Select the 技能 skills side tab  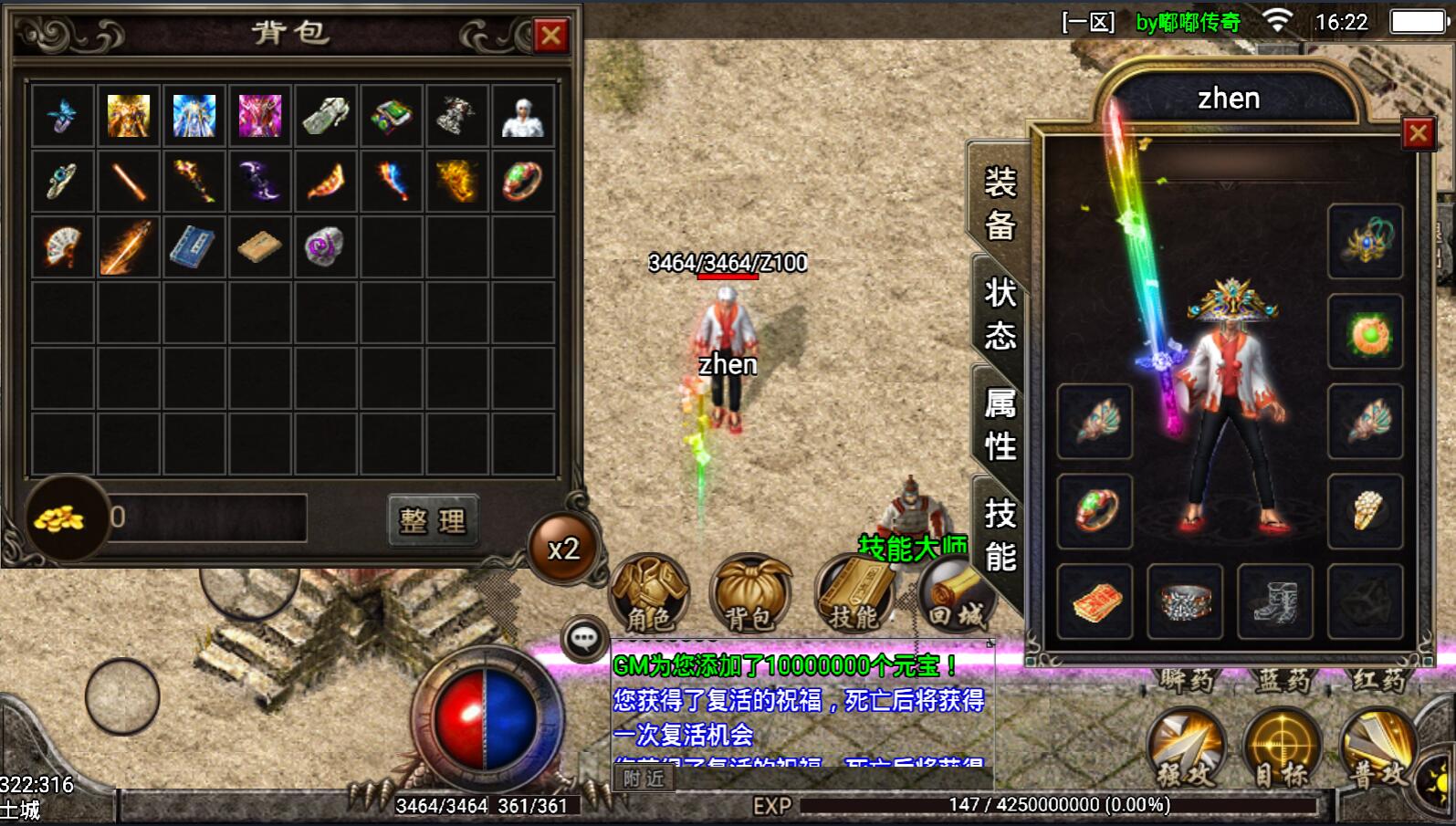pos(1000,535)
